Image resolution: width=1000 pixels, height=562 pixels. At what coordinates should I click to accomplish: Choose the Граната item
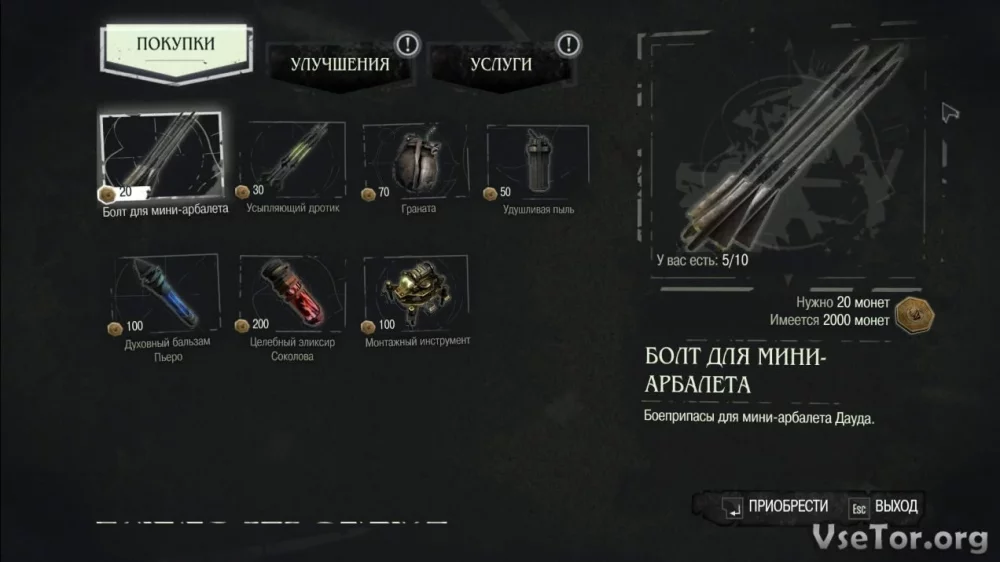(x=419, y=158)
